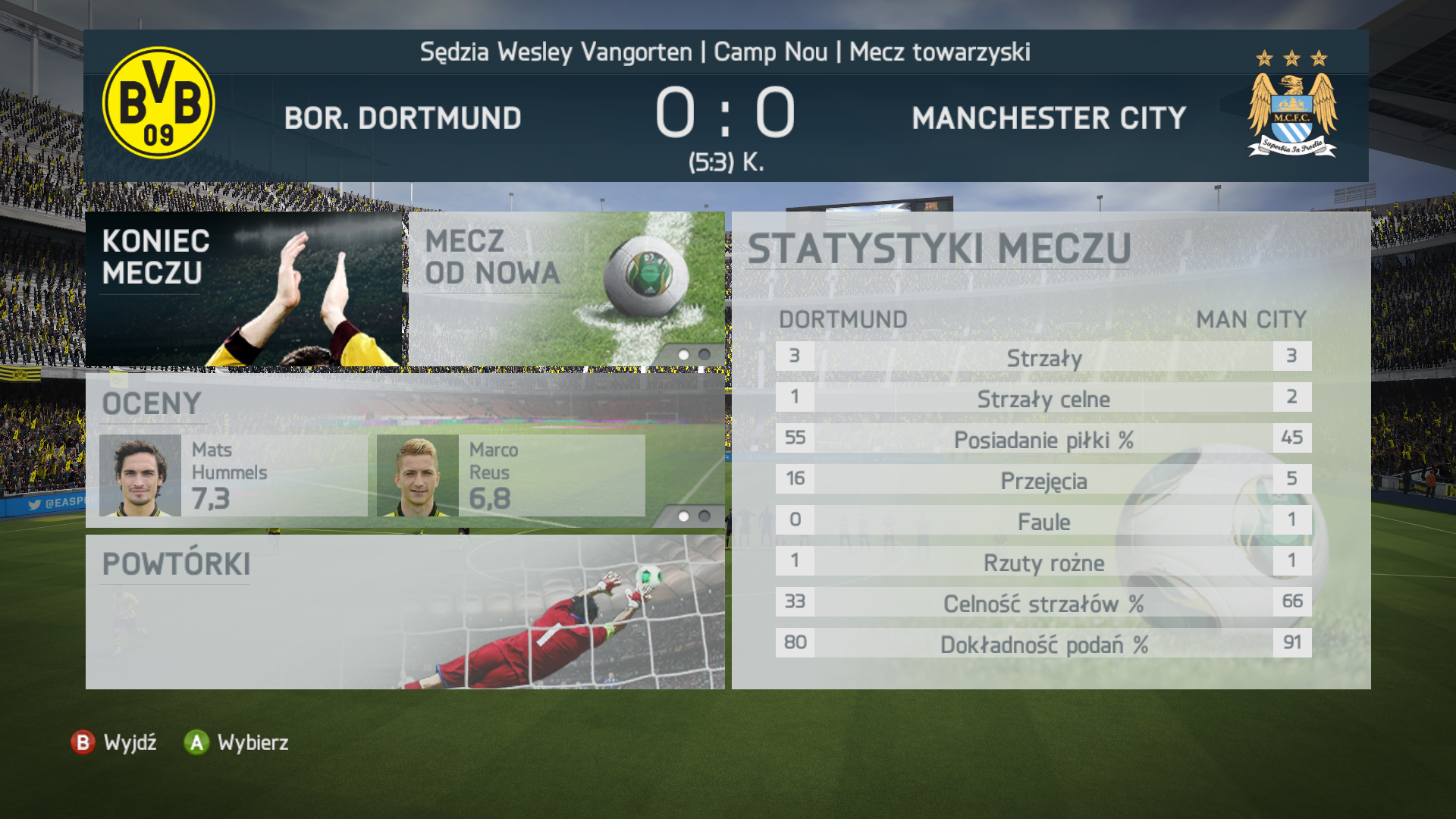Click the green A button icon

coord(196,743)
